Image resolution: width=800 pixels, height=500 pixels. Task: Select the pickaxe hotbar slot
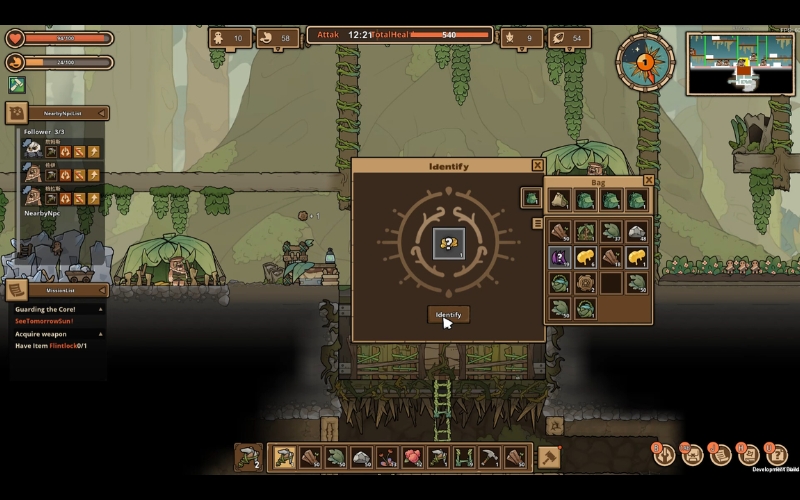click(490, 457)
